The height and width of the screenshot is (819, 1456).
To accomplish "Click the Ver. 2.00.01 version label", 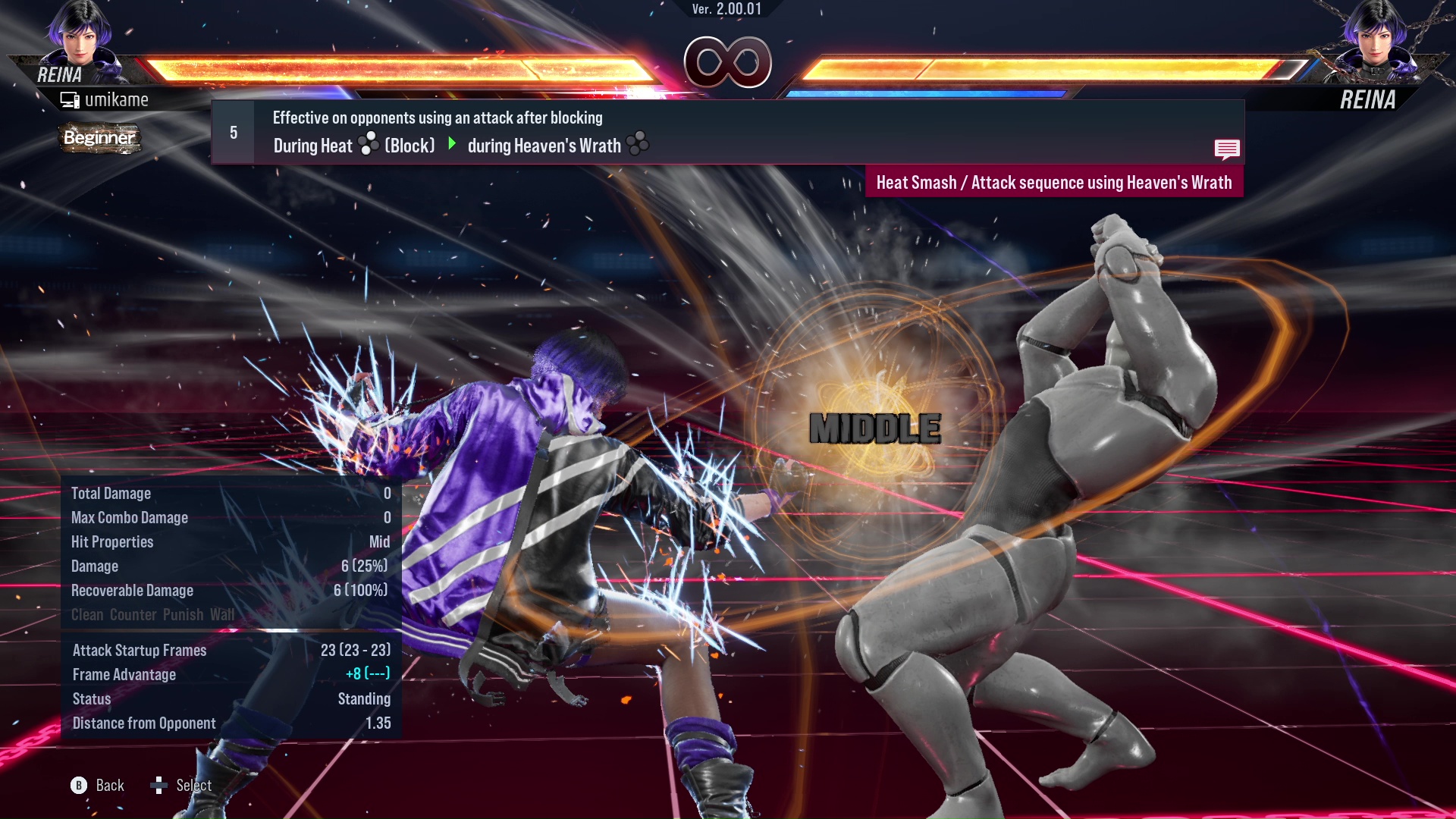I will point(726,10).
